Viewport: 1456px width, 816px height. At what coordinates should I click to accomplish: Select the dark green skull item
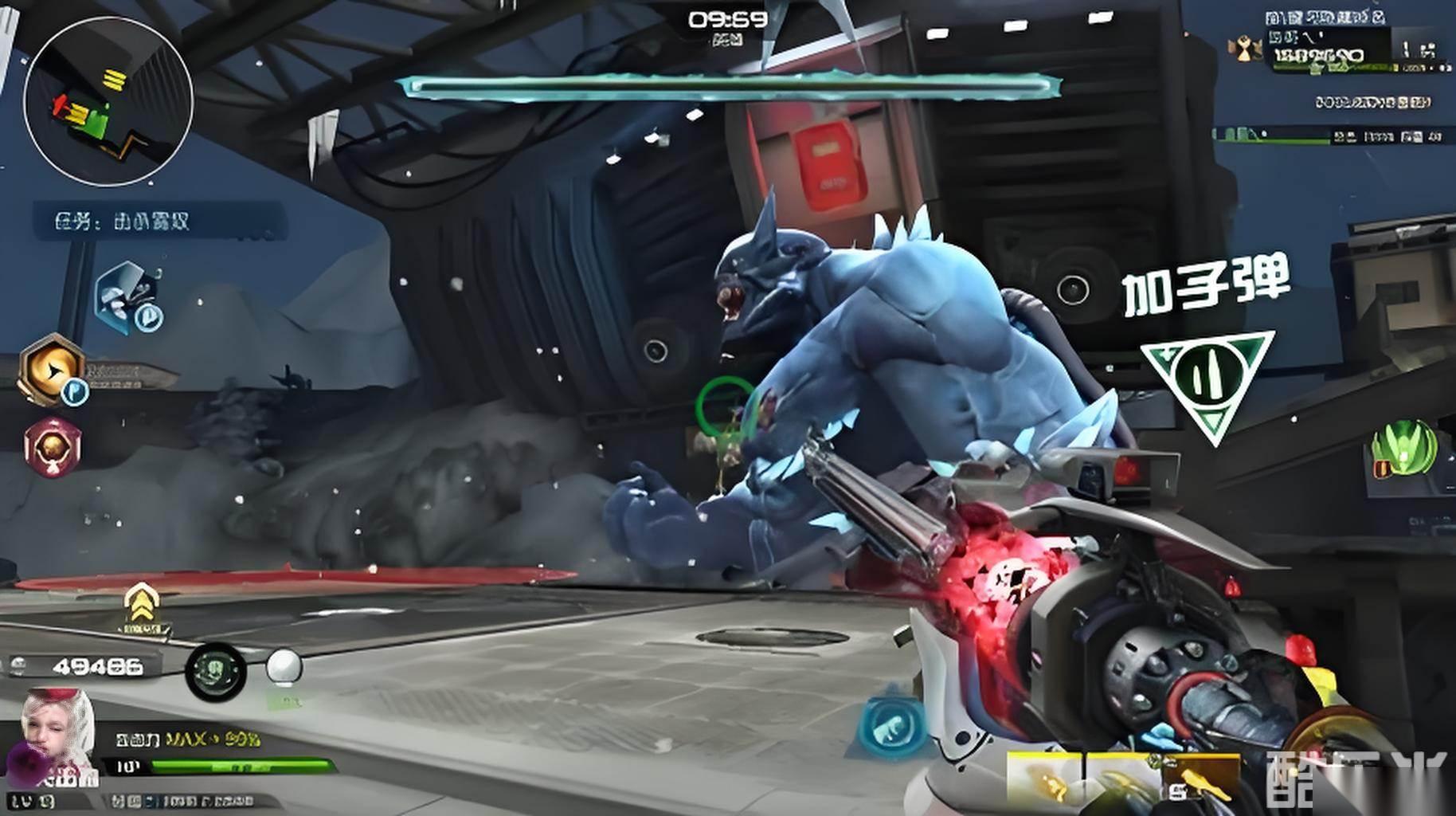[215, 671]
